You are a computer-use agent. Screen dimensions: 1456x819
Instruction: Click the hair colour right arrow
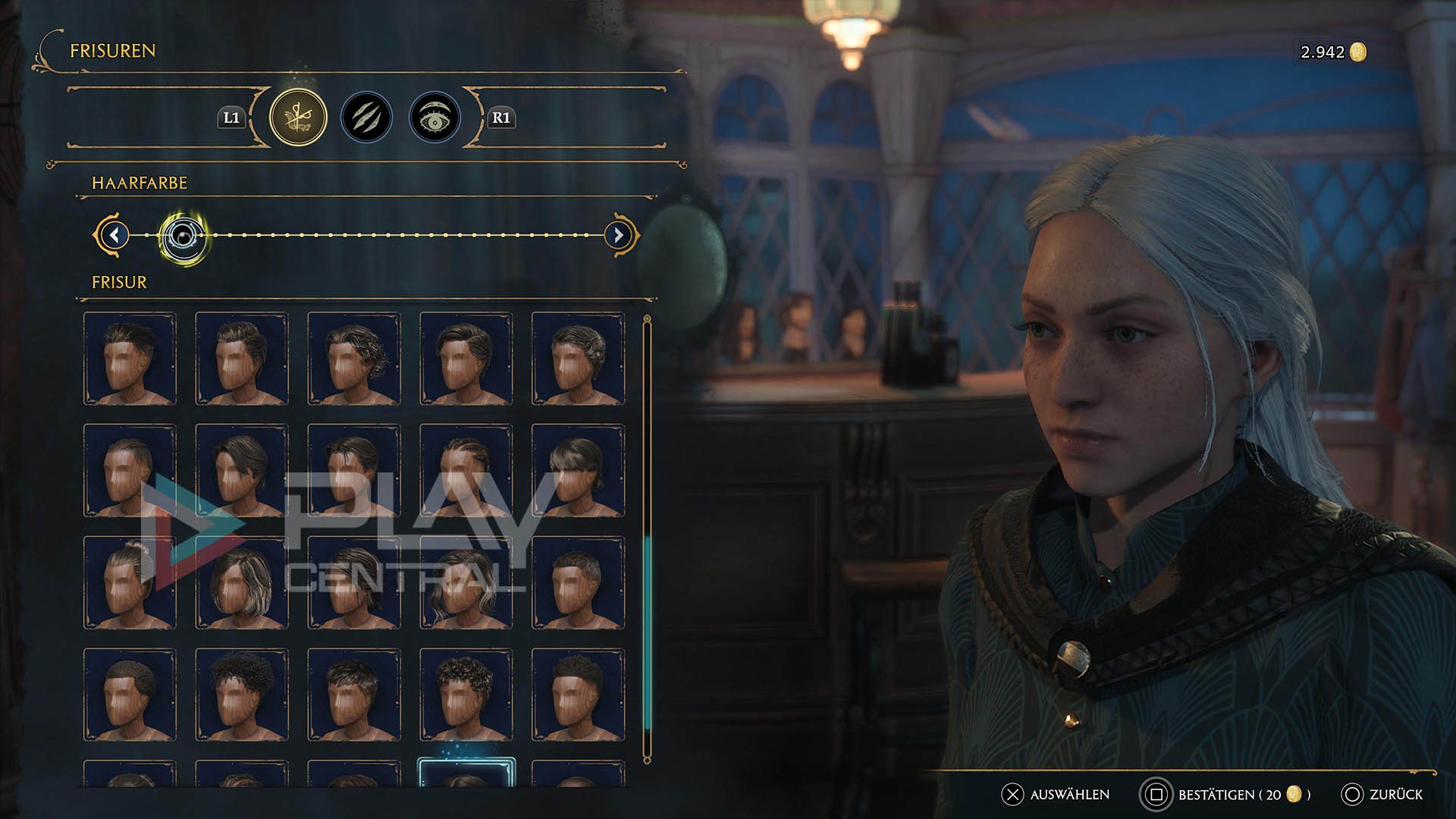point(618,235)
